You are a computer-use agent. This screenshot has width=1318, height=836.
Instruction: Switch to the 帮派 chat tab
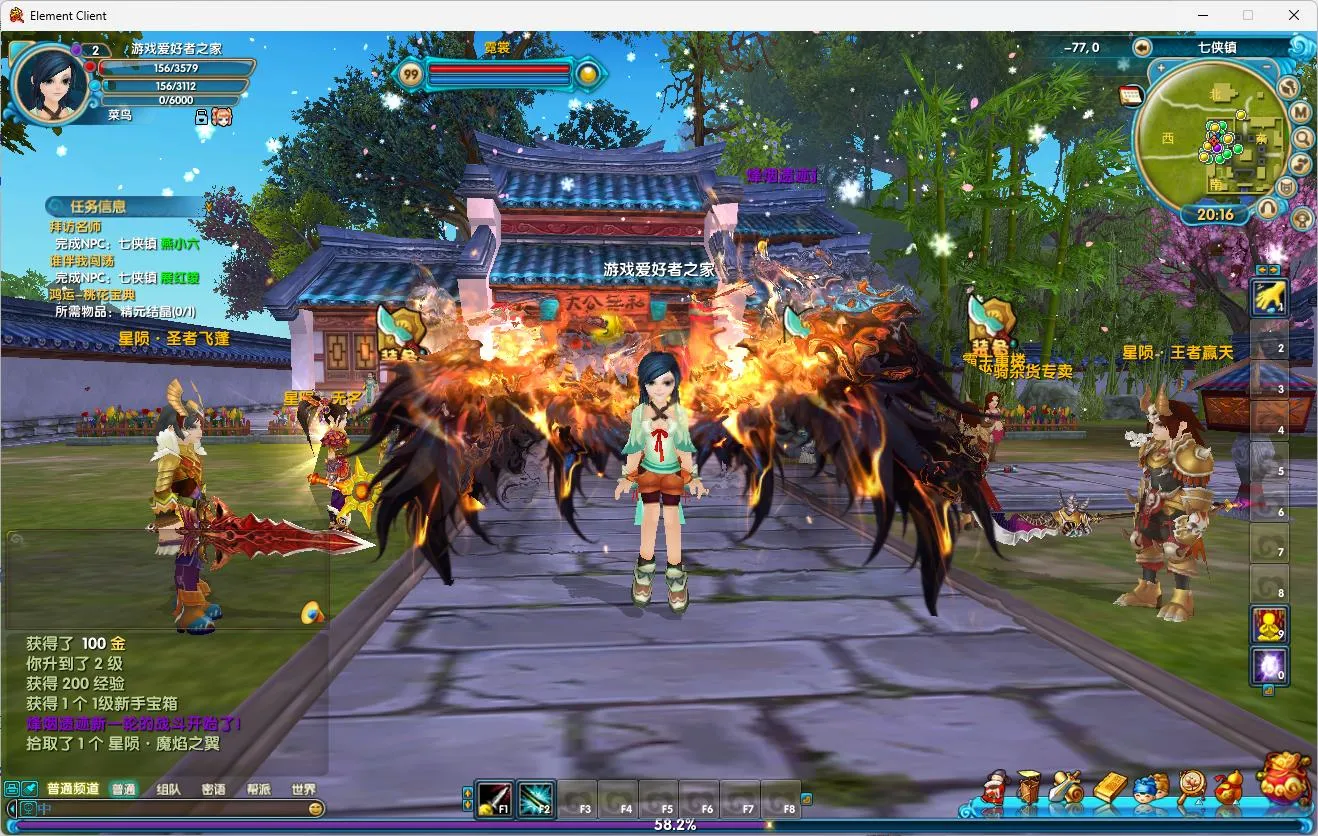(x=259, y=789)
